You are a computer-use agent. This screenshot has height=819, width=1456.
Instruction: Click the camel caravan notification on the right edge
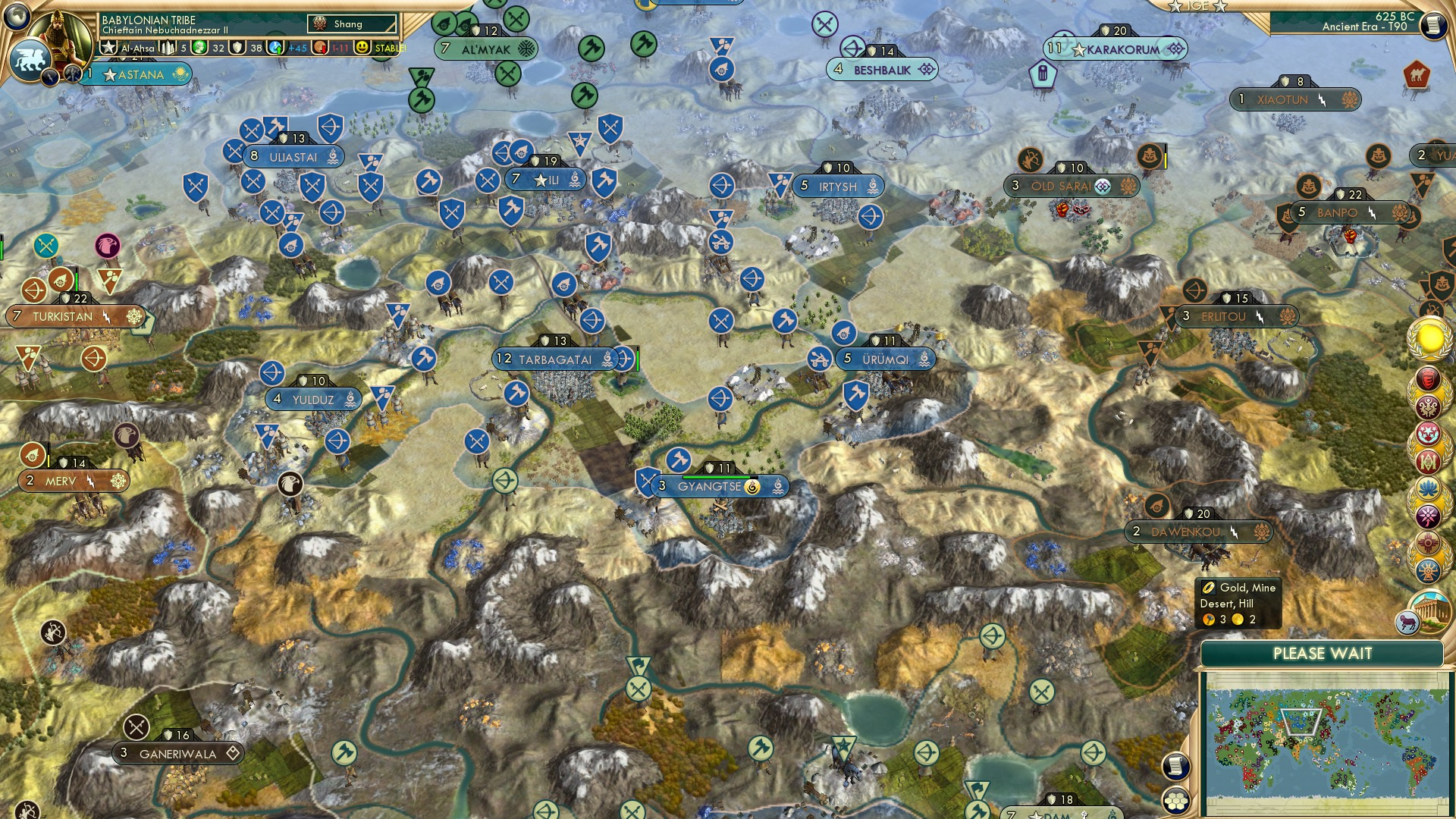coord(1417,74)
